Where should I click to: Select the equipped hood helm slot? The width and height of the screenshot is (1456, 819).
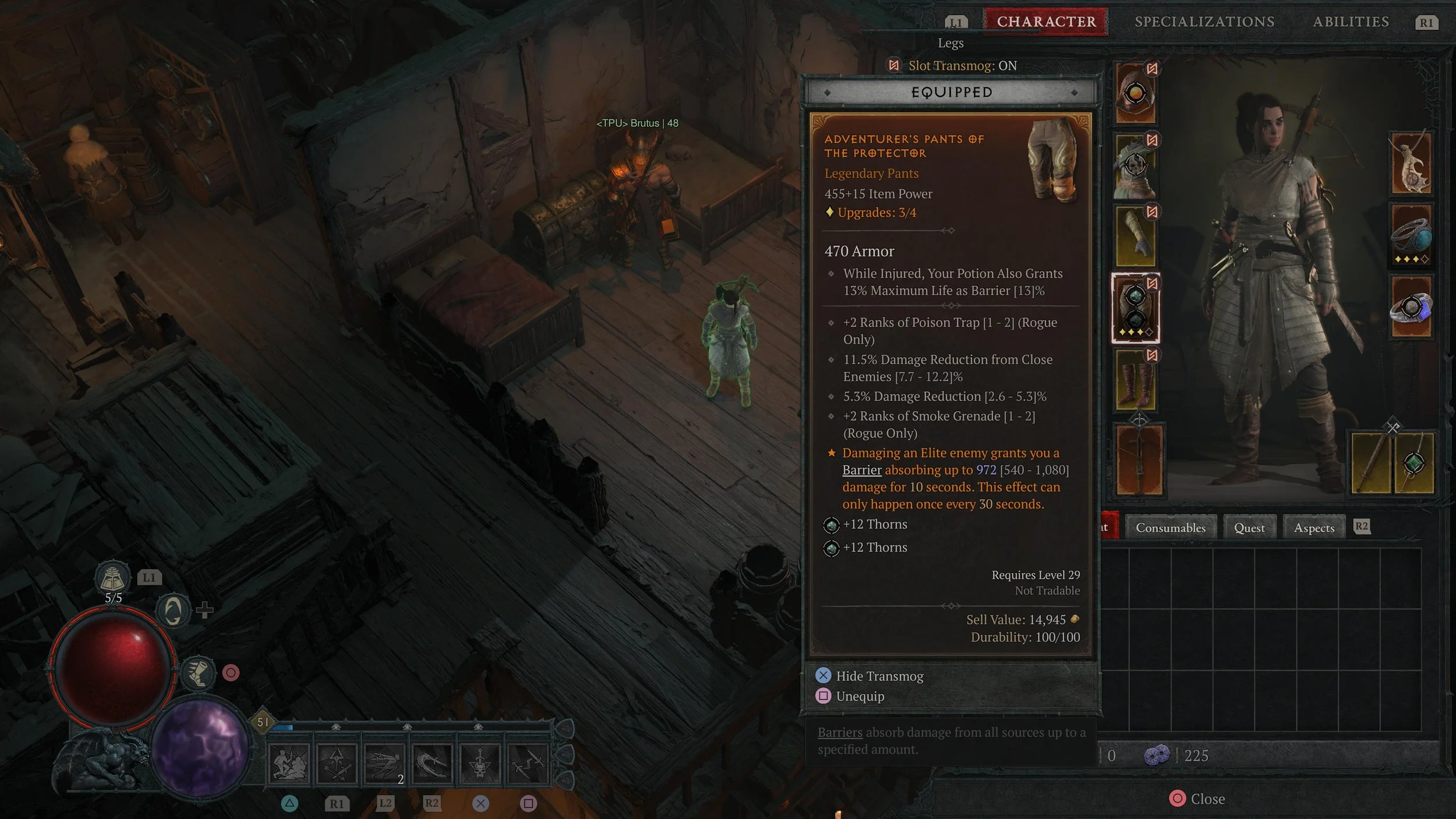pyautogui.click(x=1135, y=93)
